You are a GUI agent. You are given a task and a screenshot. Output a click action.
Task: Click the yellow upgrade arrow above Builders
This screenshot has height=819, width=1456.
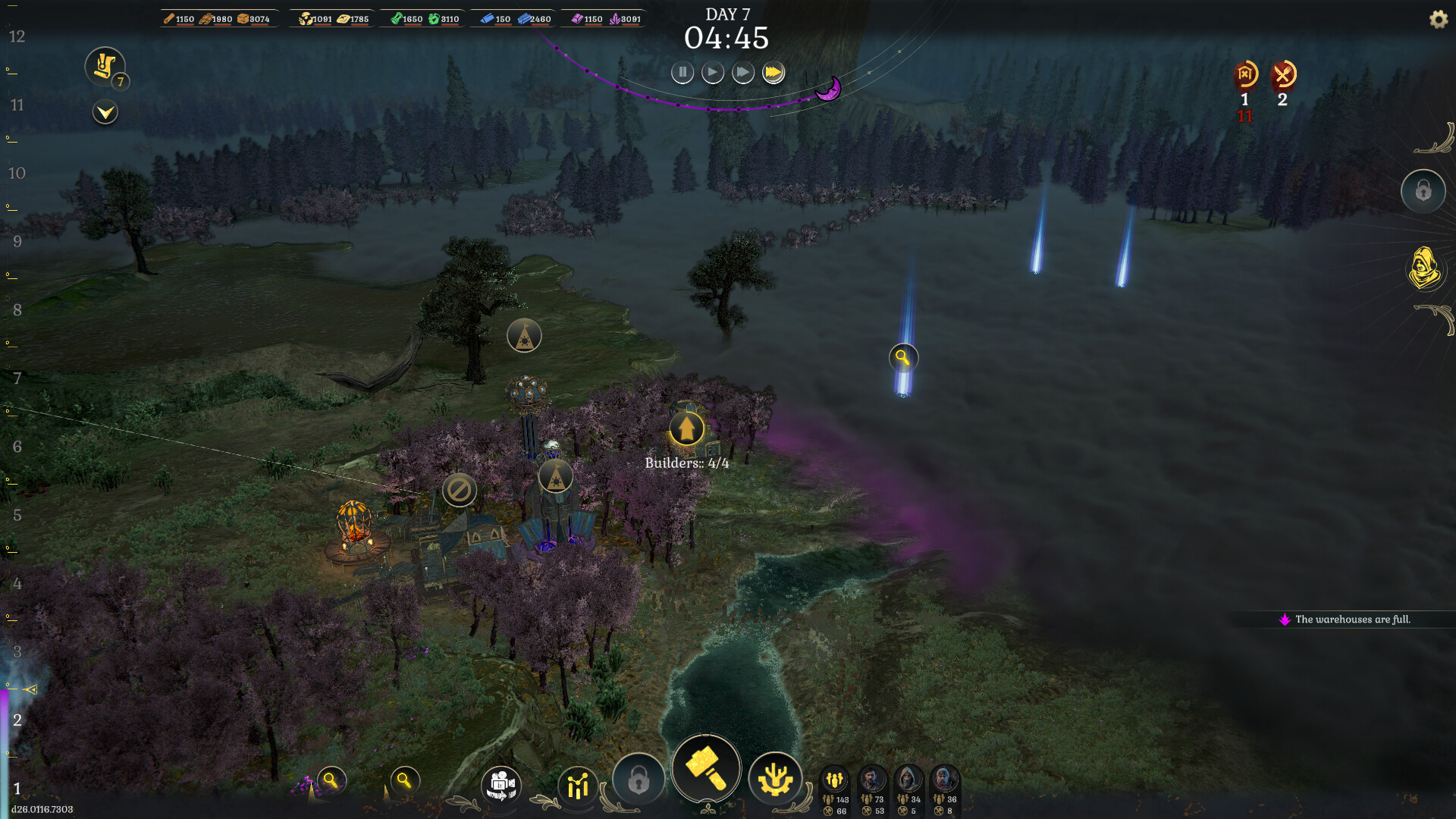[x=686, y=428]
